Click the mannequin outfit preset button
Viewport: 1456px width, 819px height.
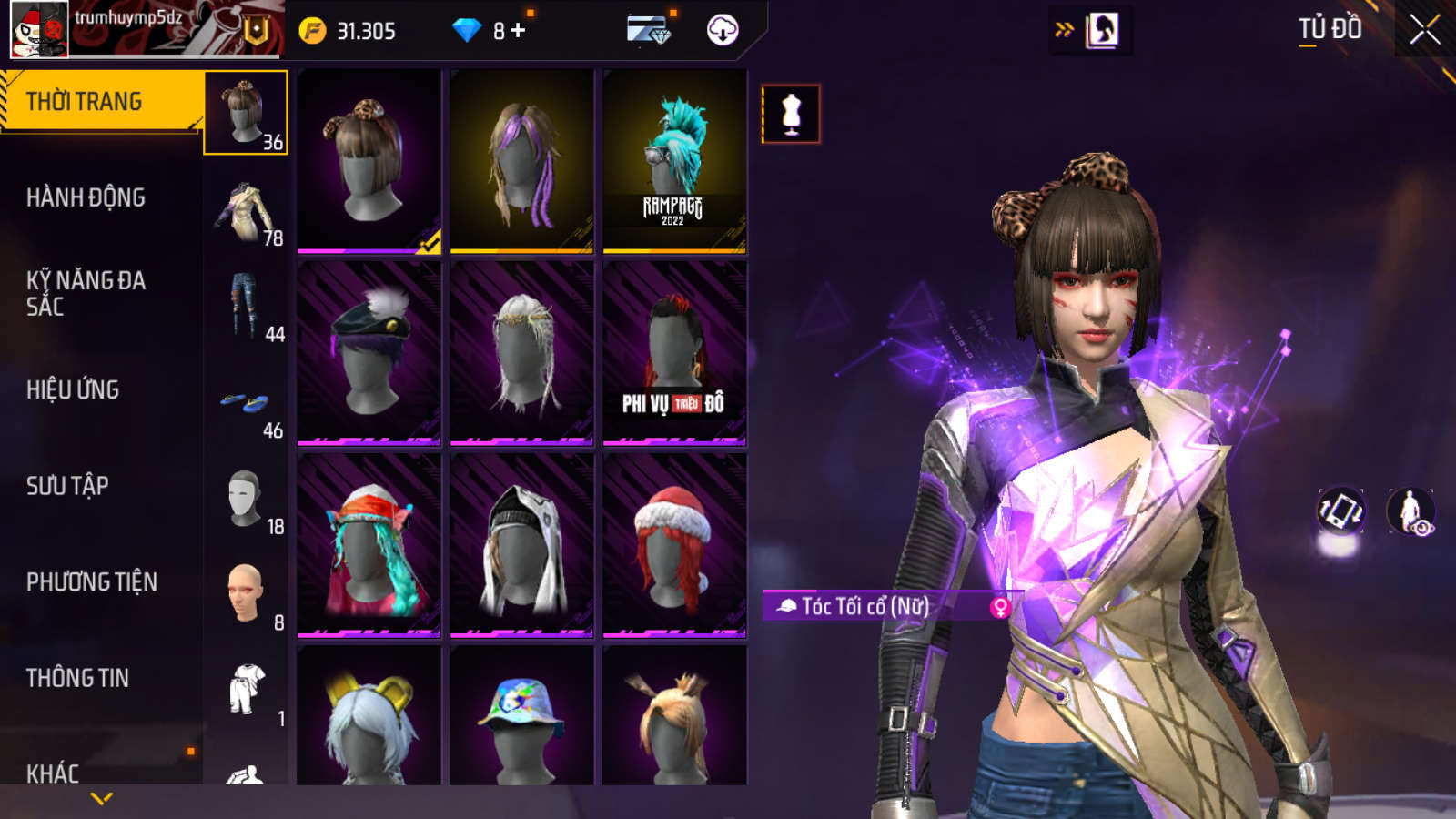click(x=791, y=114)
